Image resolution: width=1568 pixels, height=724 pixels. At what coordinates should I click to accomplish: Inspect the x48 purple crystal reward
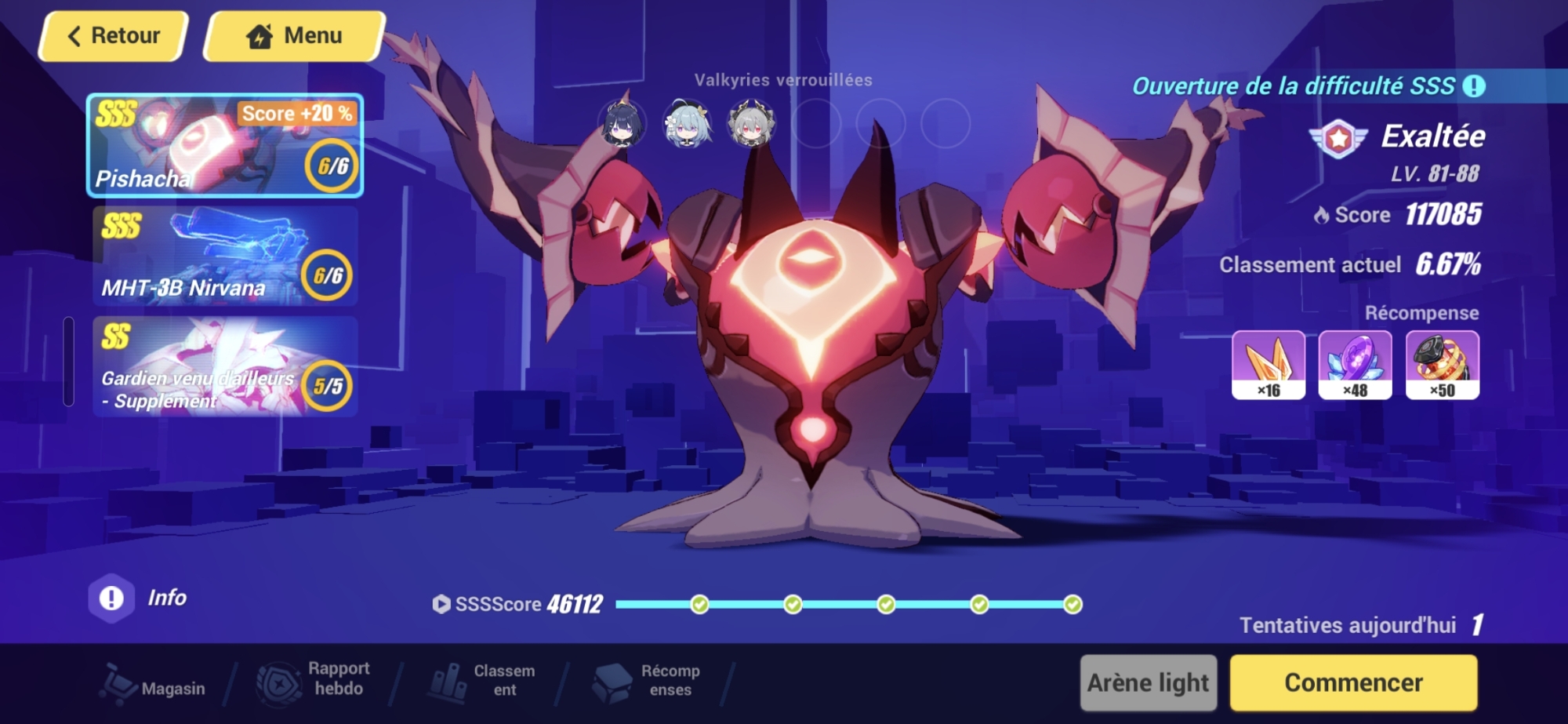[x=1355, y=365]
